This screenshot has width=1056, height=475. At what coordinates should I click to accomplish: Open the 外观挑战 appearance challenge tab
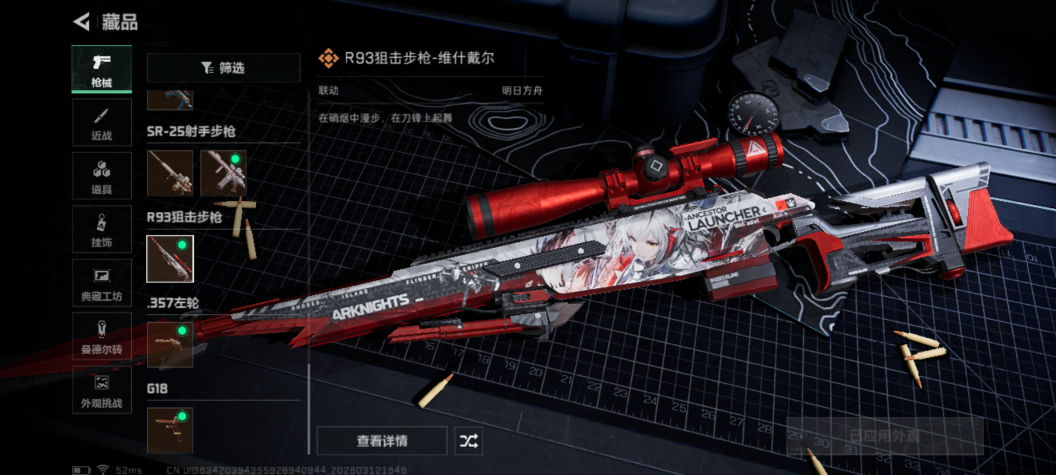point(102,390)
